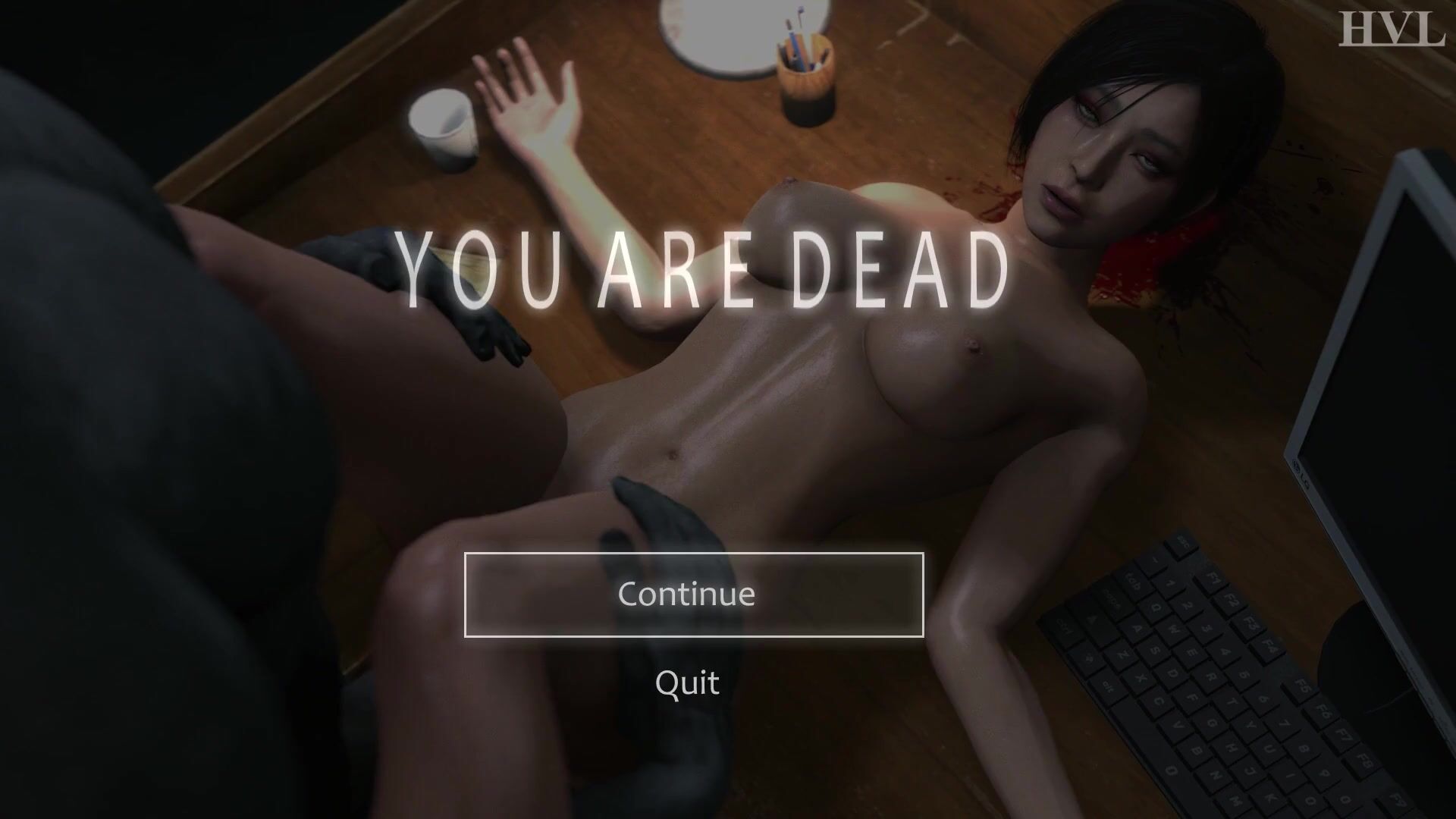Image resolution: width=1456 pixels, height=819 pixels.
Task: Choose Continue on the death screen
Action: pos(693,595)
